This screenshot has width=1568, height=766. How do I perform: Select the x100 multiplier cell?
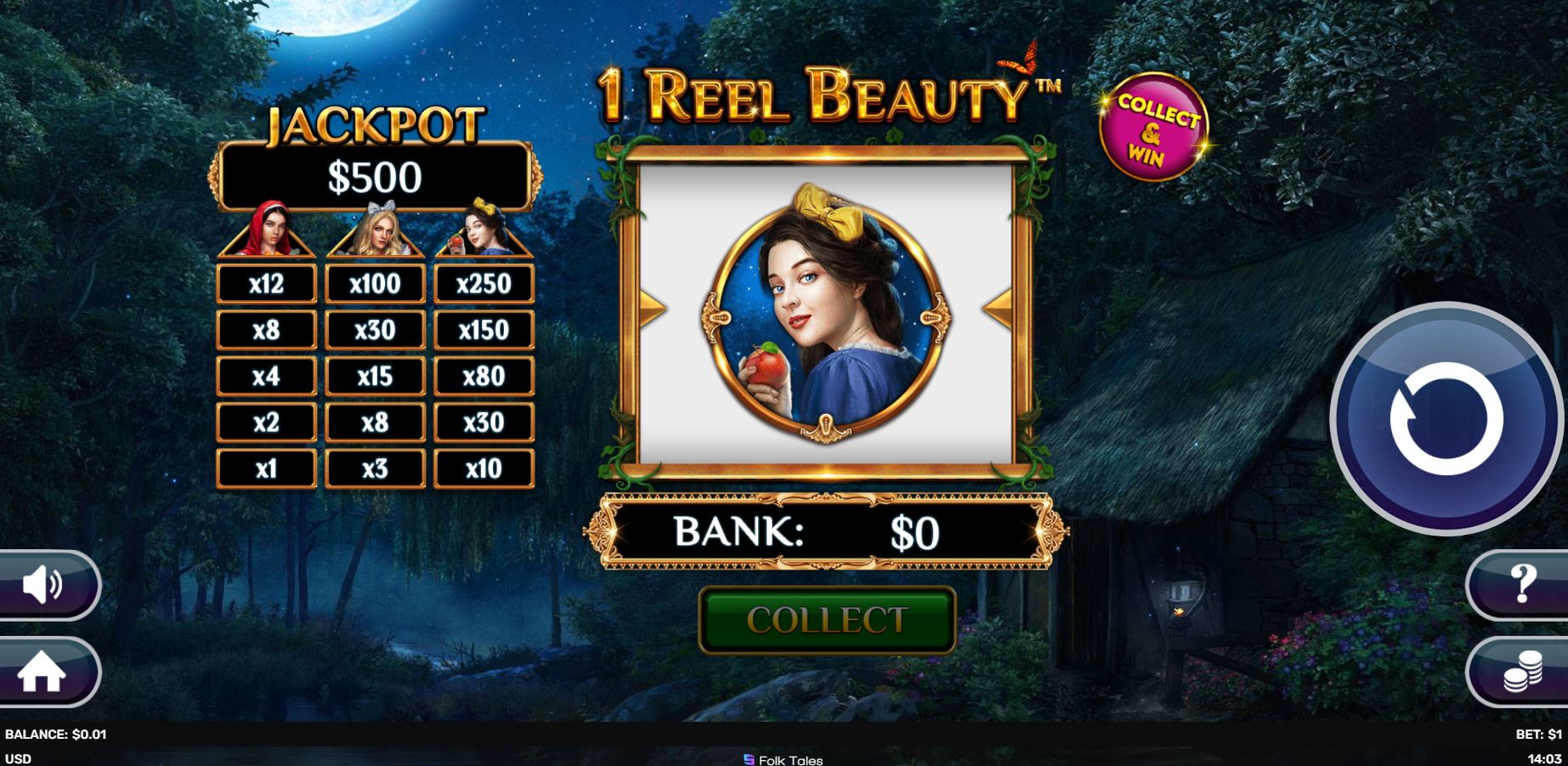(x=375, y=281)
